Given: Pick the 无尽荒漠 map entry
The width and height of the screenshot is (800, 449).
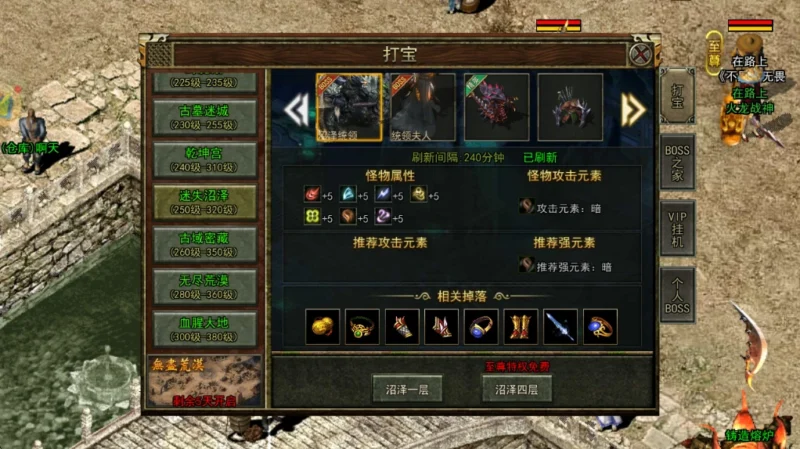Looking at the screenshot, I should pyautogui.click(x=204, y=285).
